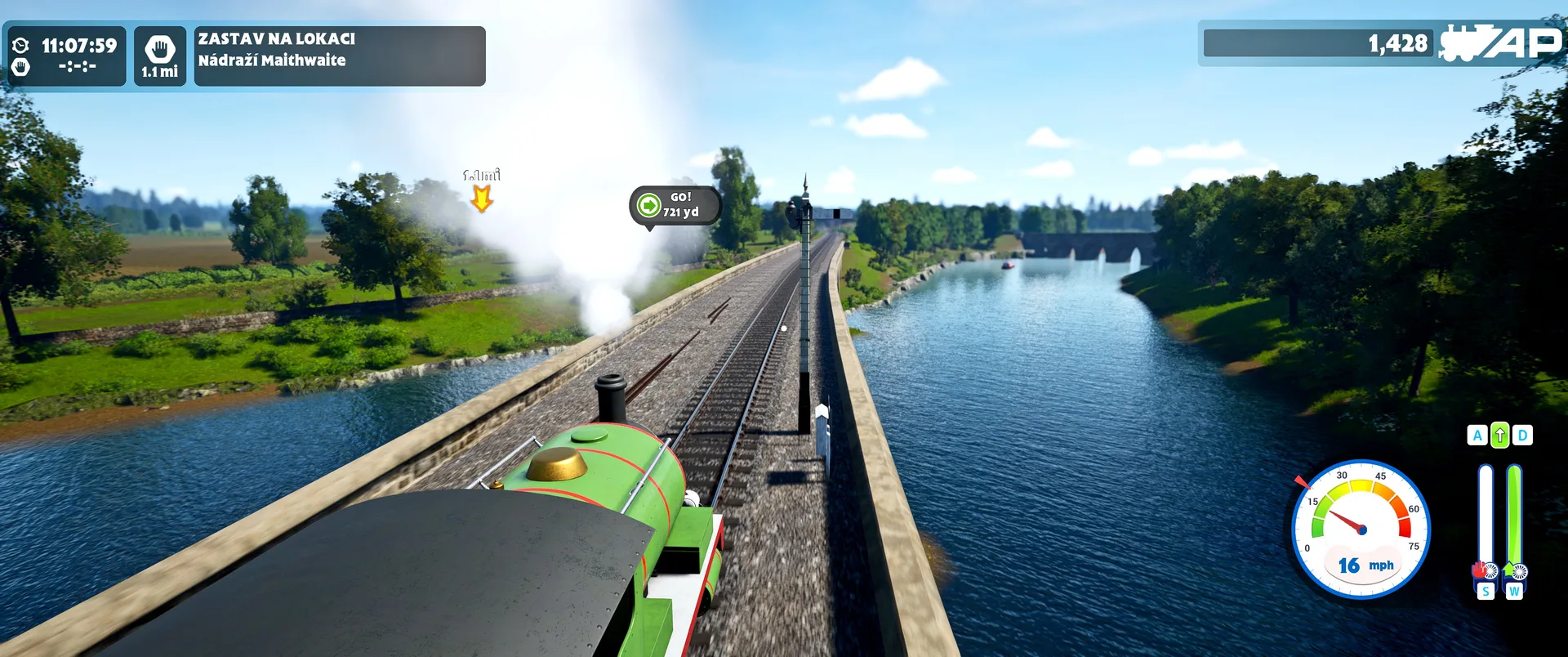Click the green throttle lever bar
1568x657 pixels.
coord(1514,515)
